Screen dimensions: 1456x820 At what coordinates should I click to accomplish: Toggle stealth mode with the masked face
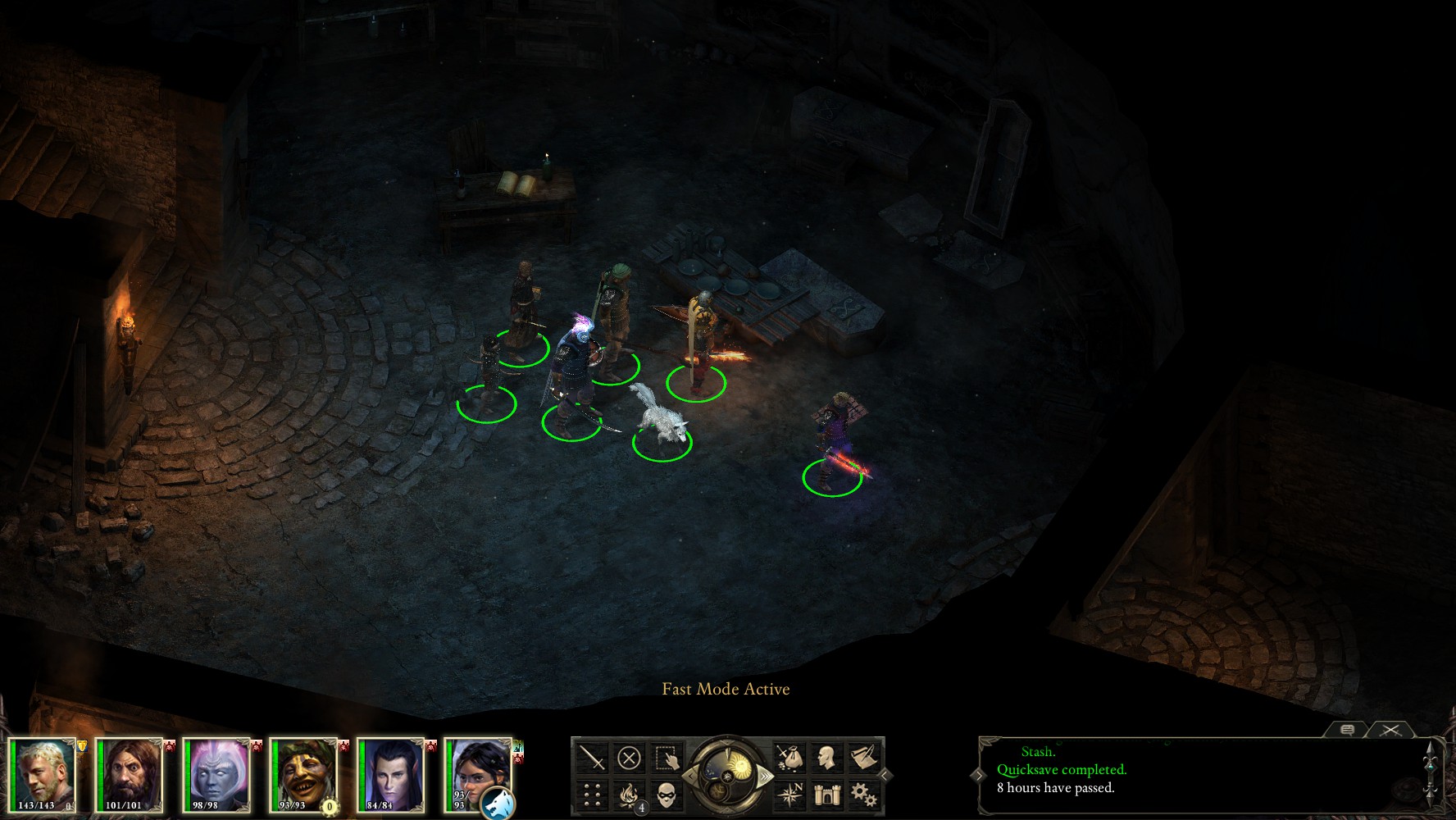coord(667,795)
